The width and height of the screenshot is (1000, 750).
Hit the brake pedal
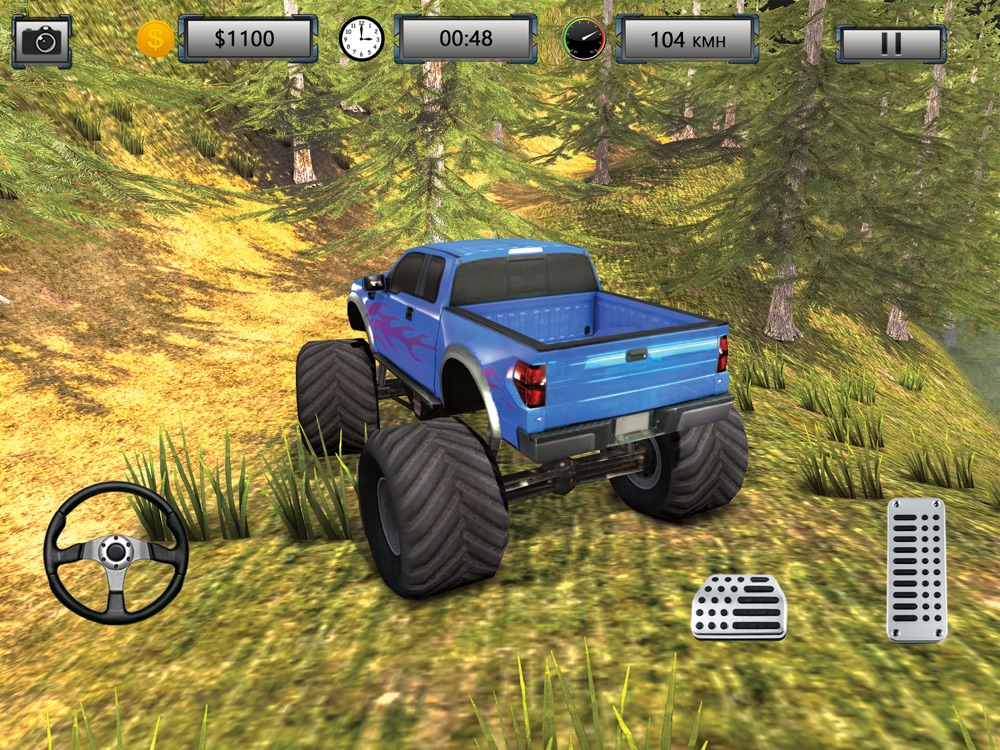point(739,607)
